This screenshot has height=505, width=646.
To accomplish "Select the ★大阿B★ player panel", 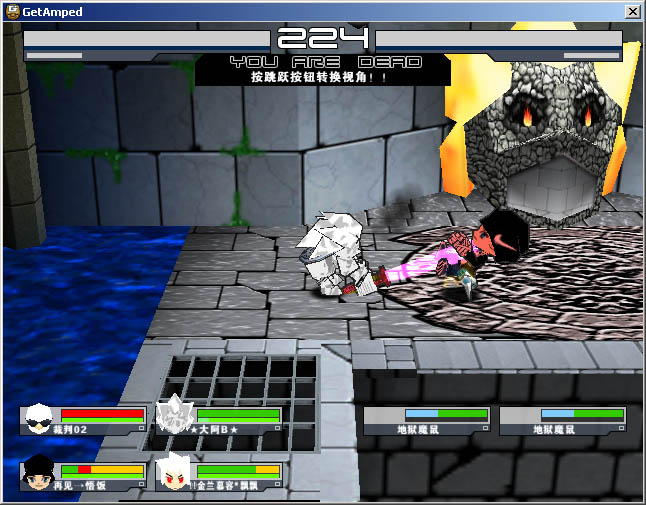I will [x=219, y=420].
